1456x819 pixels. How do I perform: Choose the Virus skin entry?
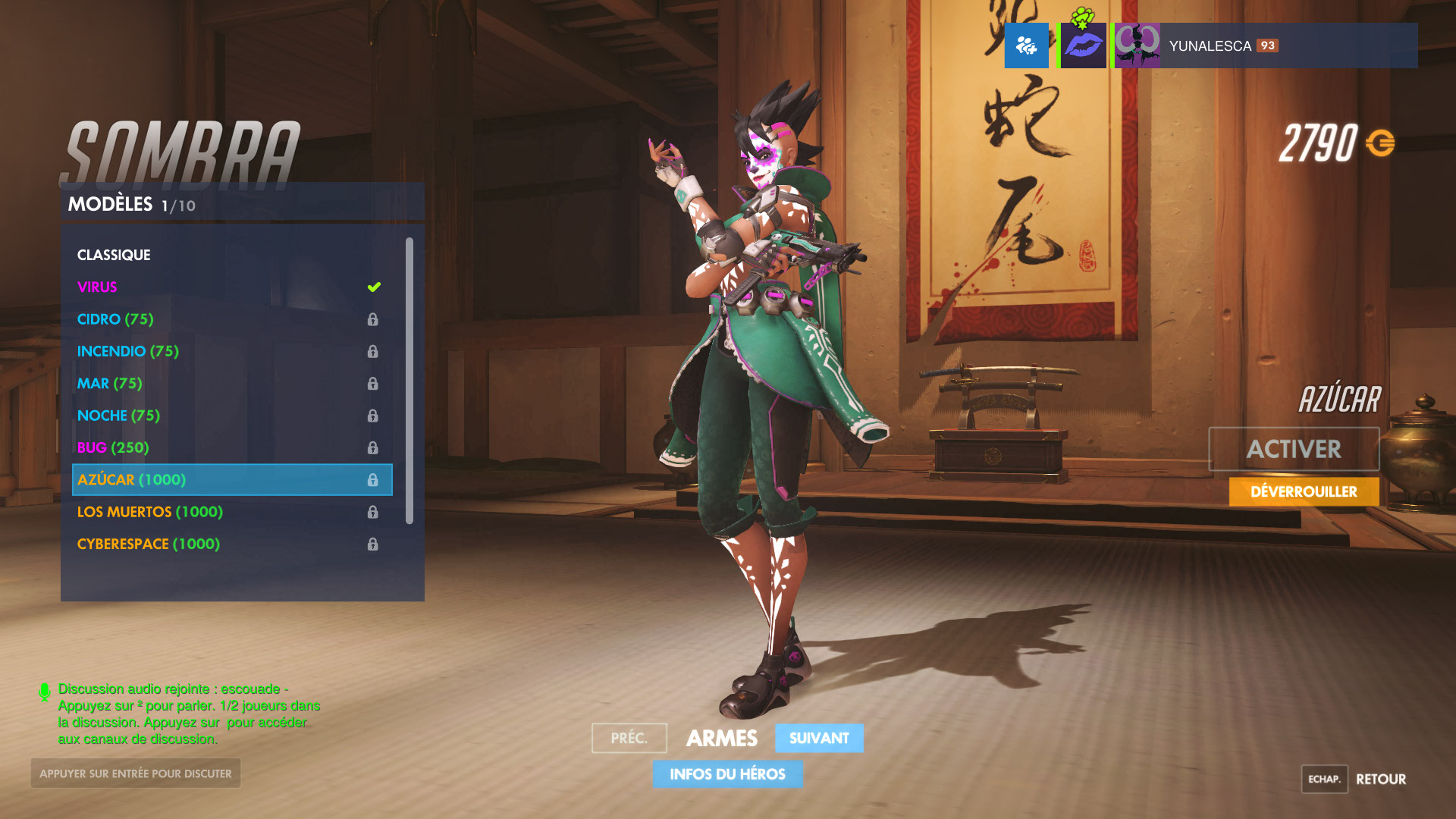[97, 287]
